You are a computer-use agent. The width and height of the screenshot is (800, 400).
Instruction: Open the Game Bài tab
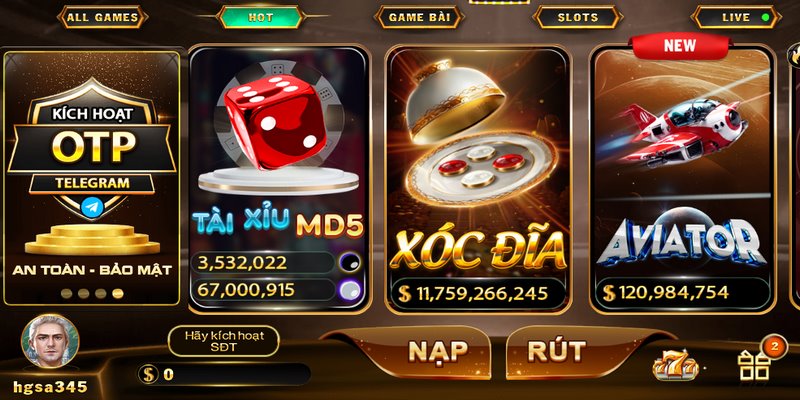click(418, 17)
